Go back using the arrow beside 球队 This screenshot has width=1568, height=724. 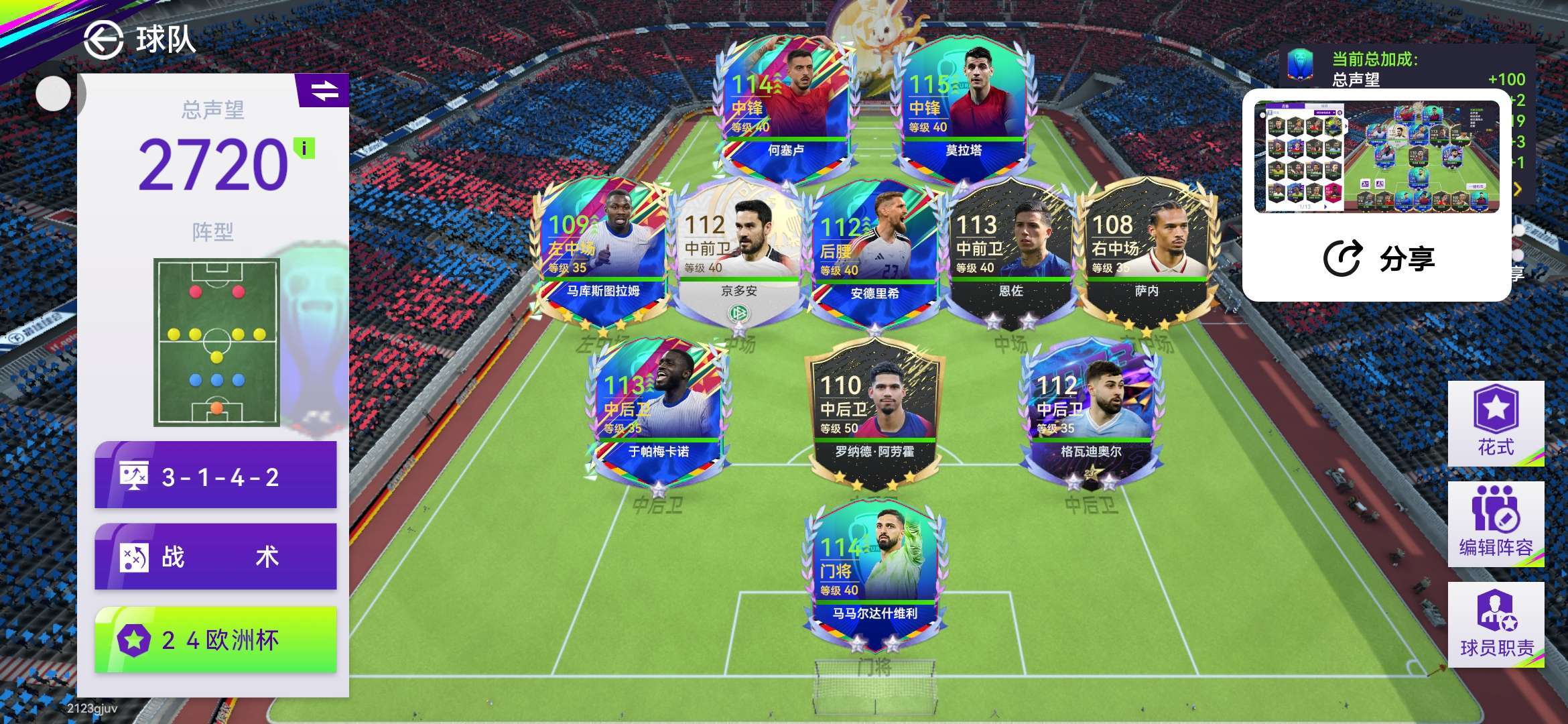coord(103,40)
